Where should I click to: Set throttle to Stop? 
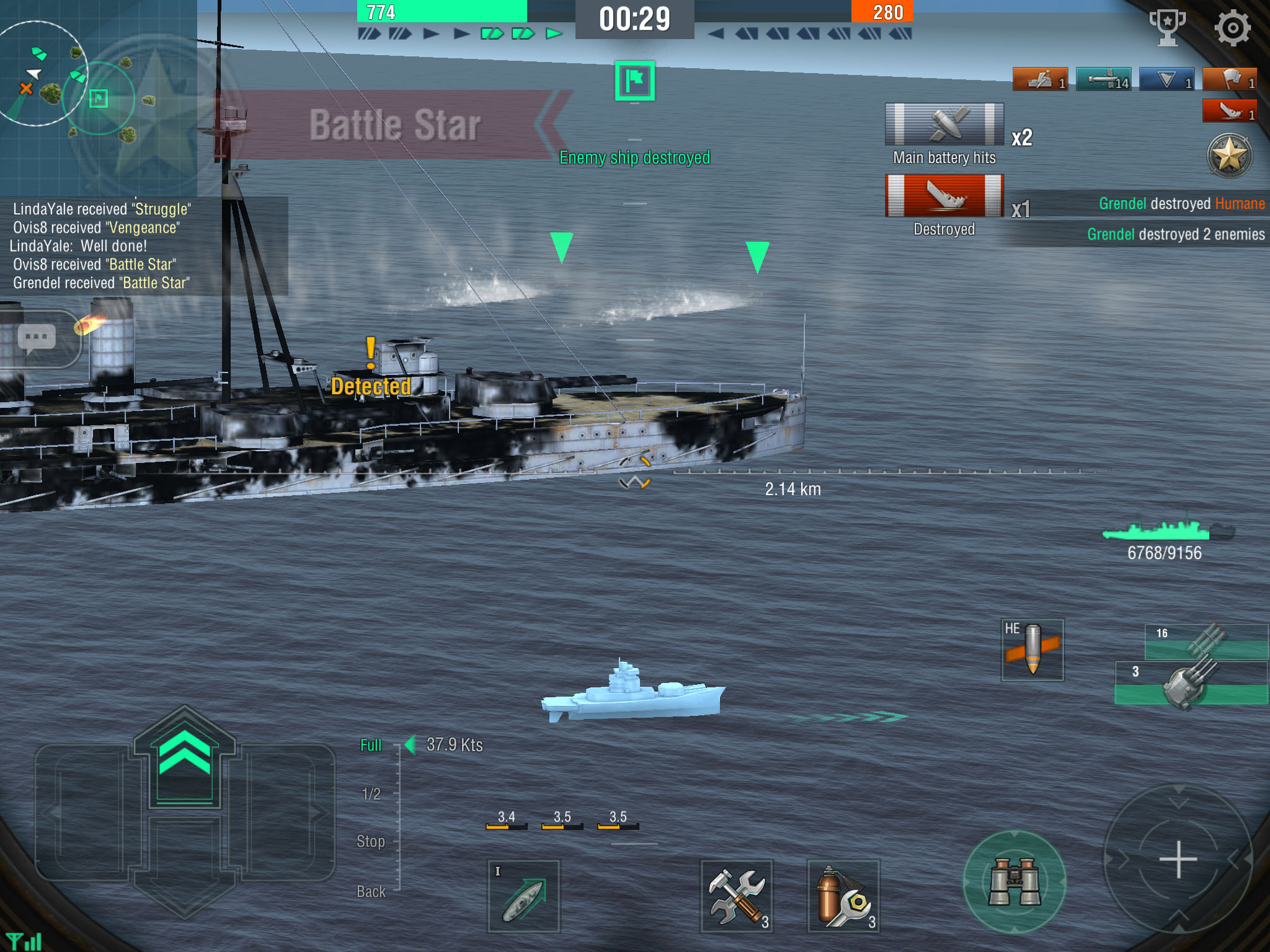(371, 842)
